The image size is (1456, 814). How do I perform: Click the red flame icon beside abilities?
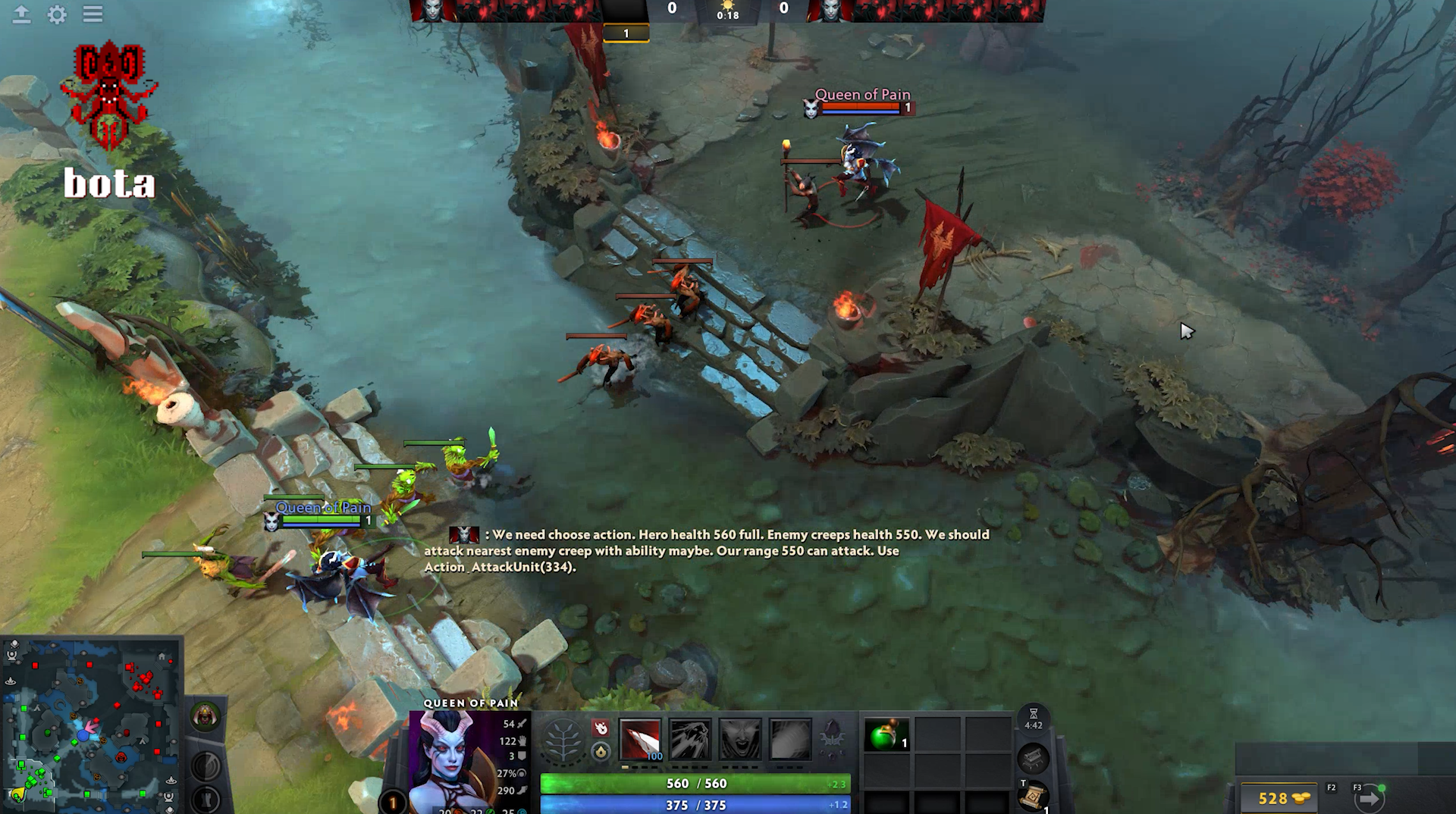[x=601, y=728]
